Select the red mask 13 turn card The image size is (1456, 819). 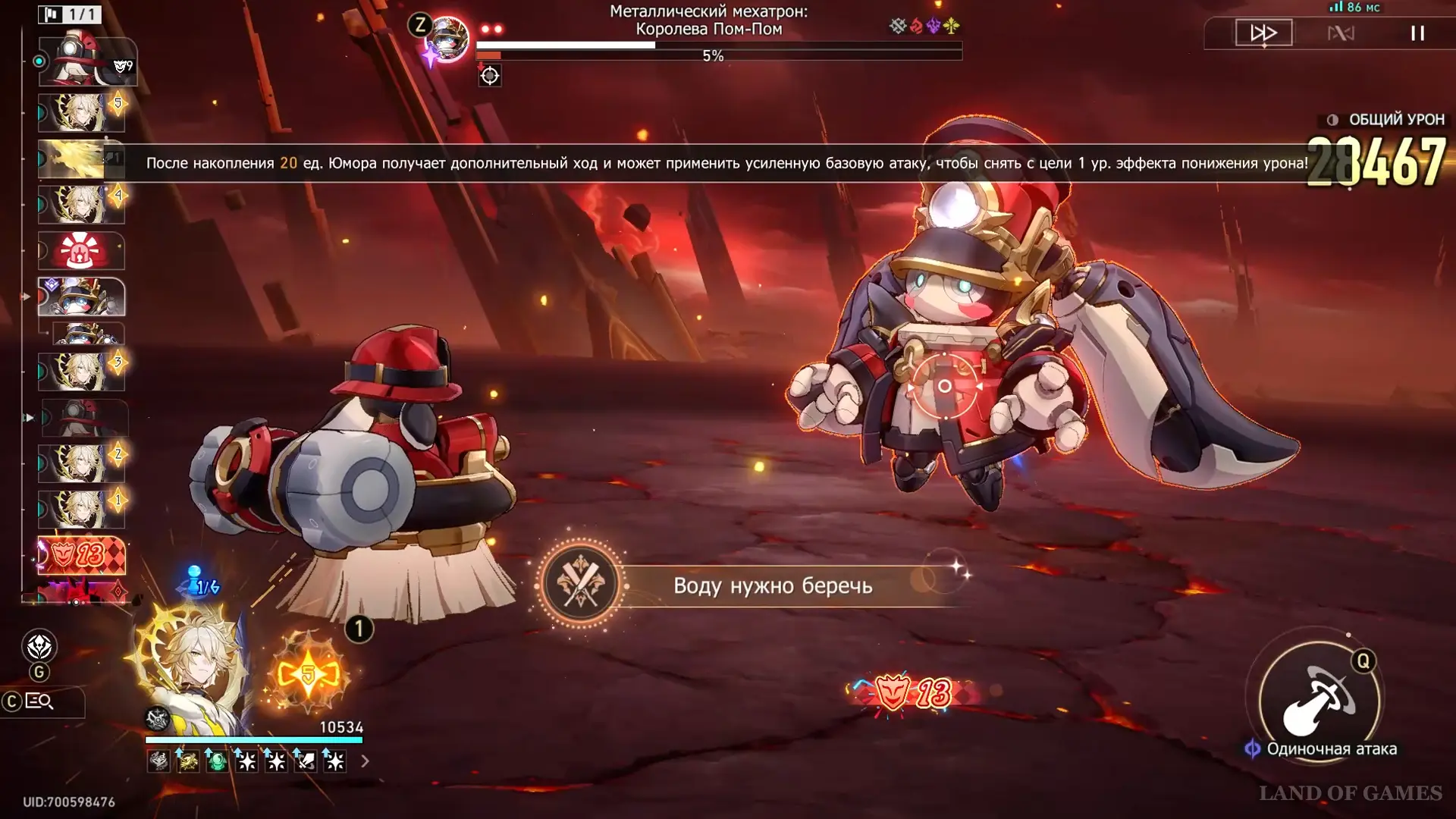(81, 555)
